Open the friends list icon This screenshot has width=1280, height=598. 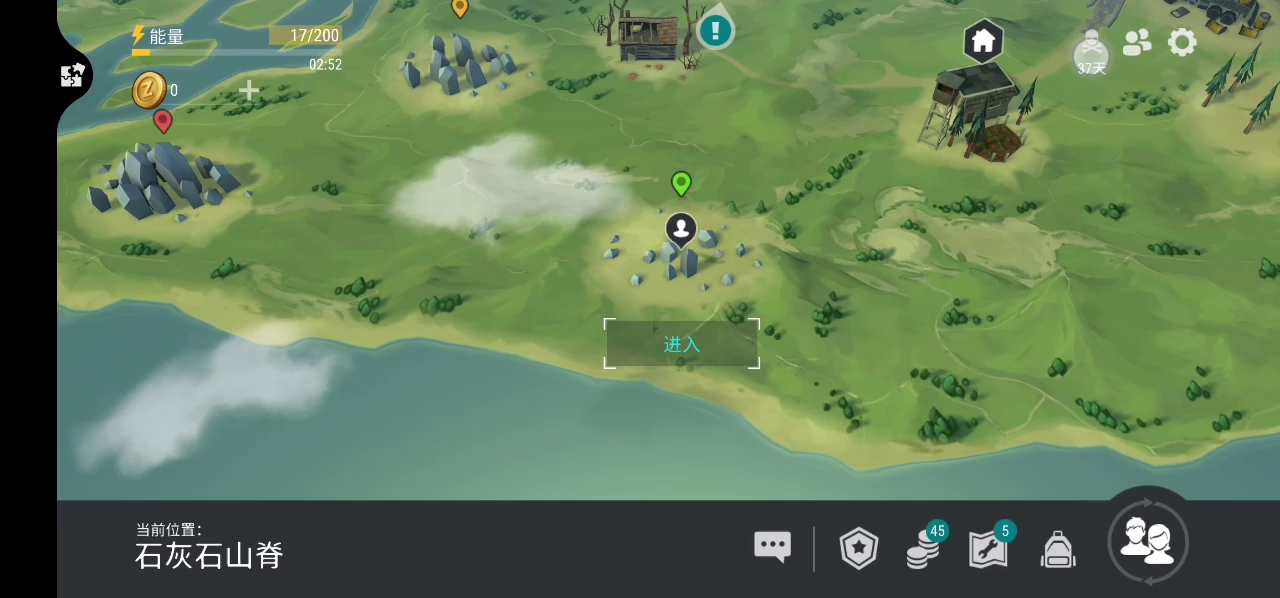point(1137,42)
